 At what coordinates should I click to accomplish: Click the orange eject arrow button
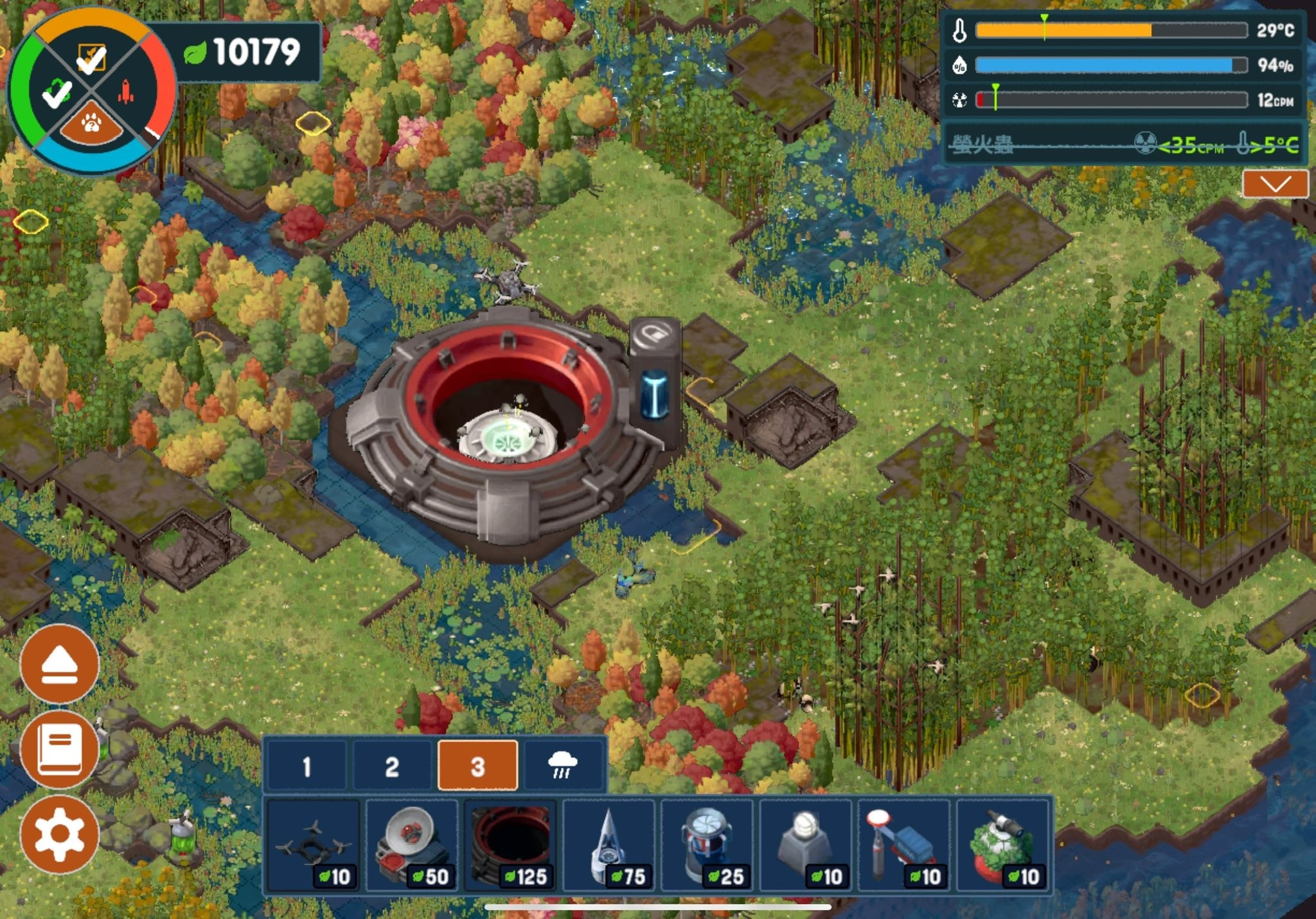(x=59, y=664)
